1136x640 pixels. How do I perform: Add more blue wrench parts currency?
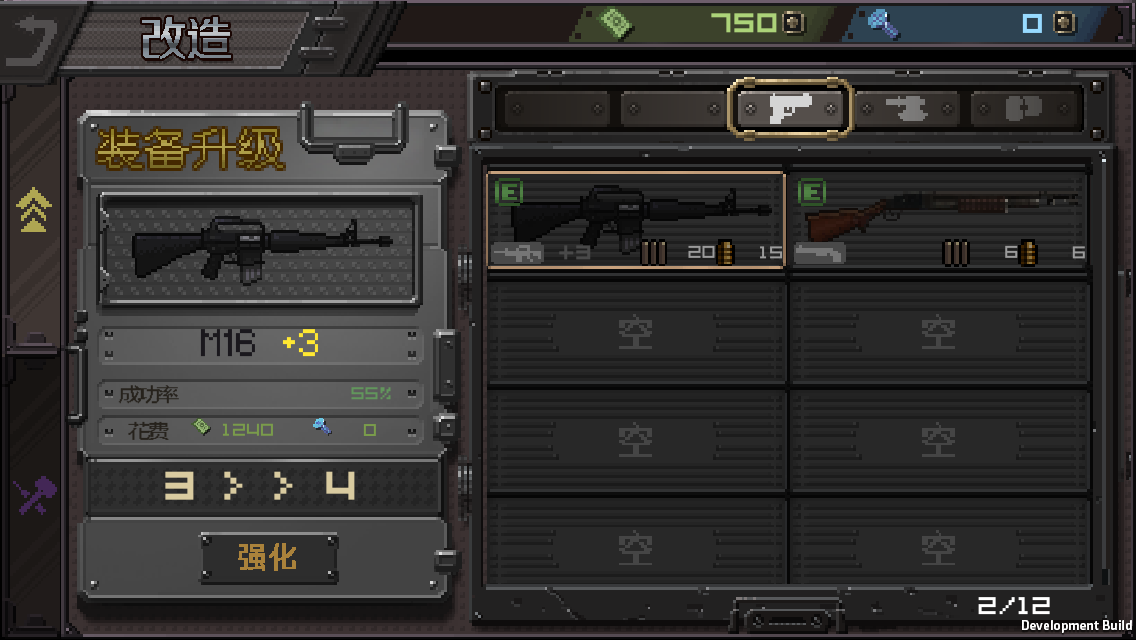coord(1065,23)
